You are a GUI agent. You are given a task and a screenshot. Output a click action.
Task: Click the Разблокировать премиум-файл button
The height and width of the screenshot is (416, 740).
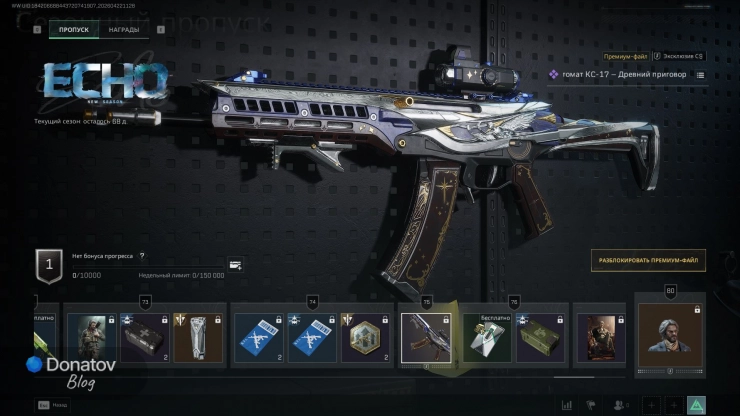pyautogui.click(x=648, y=261)
